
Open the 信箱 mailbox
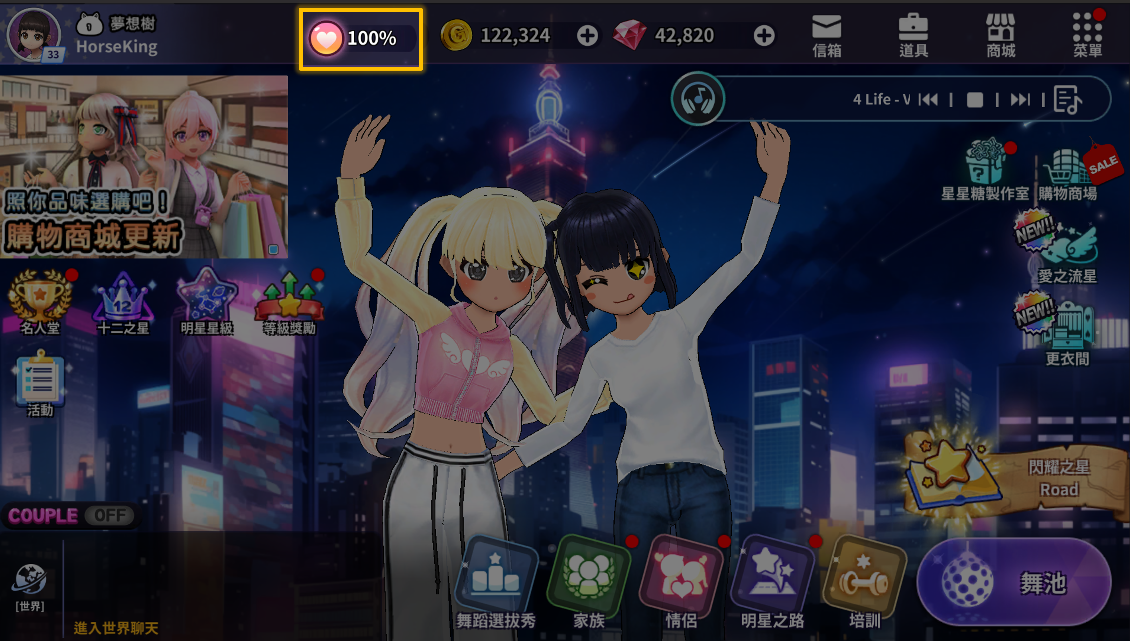pos(826,35)
